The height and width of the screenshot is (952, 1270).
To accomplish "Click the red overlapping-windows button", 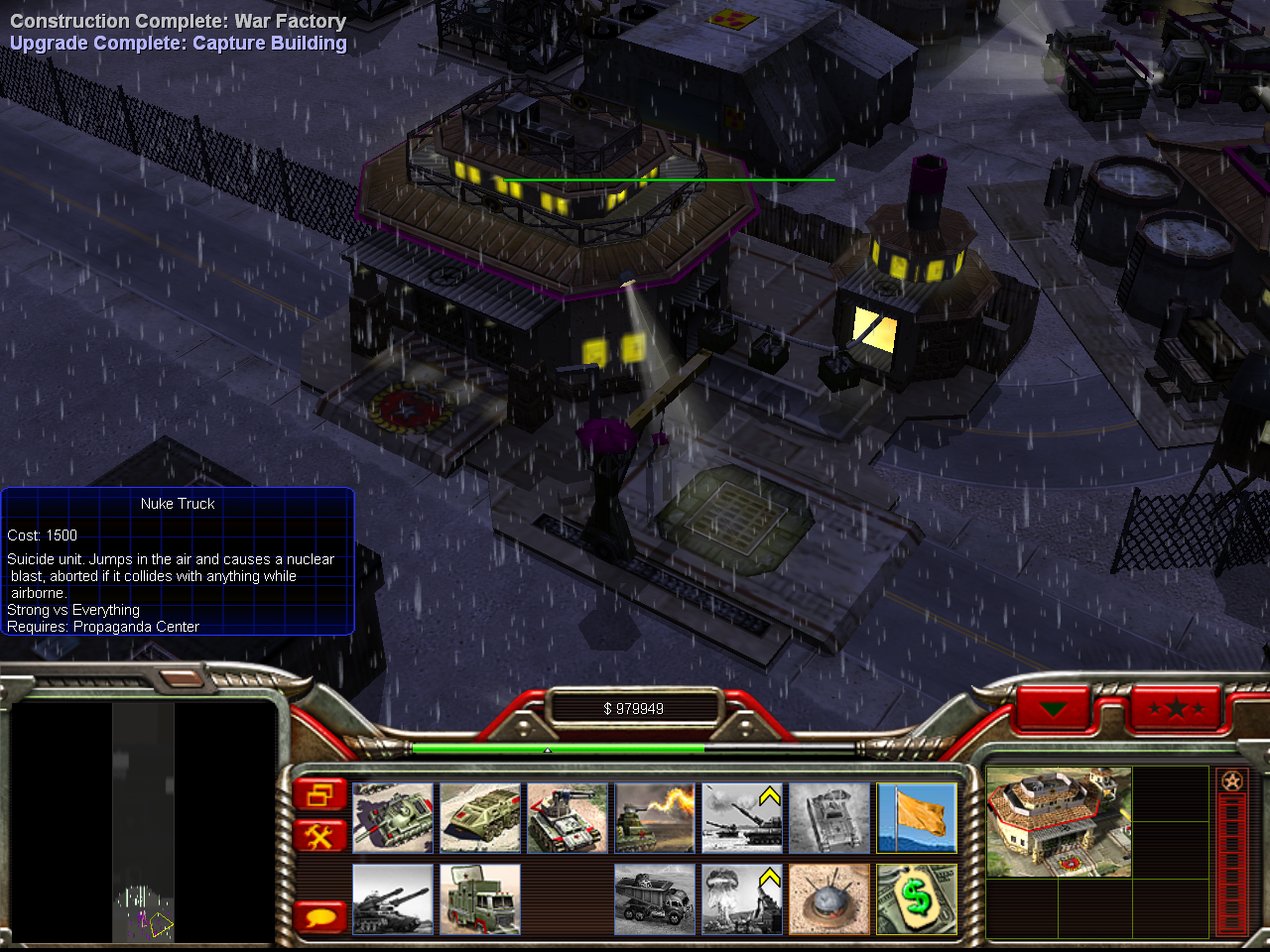I will [x=319, y=794].
